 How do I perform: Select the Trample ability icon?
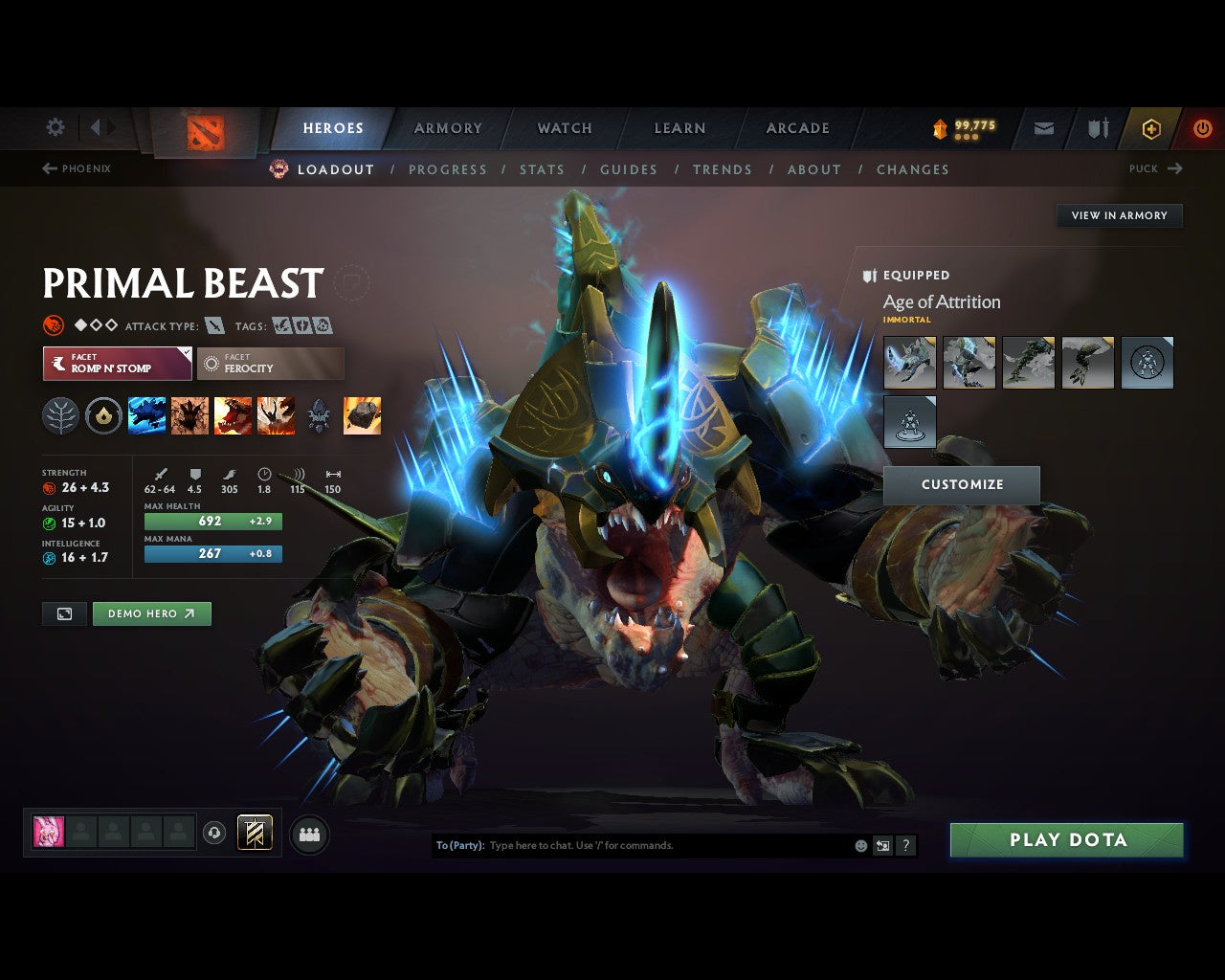[x=189, y=415]
